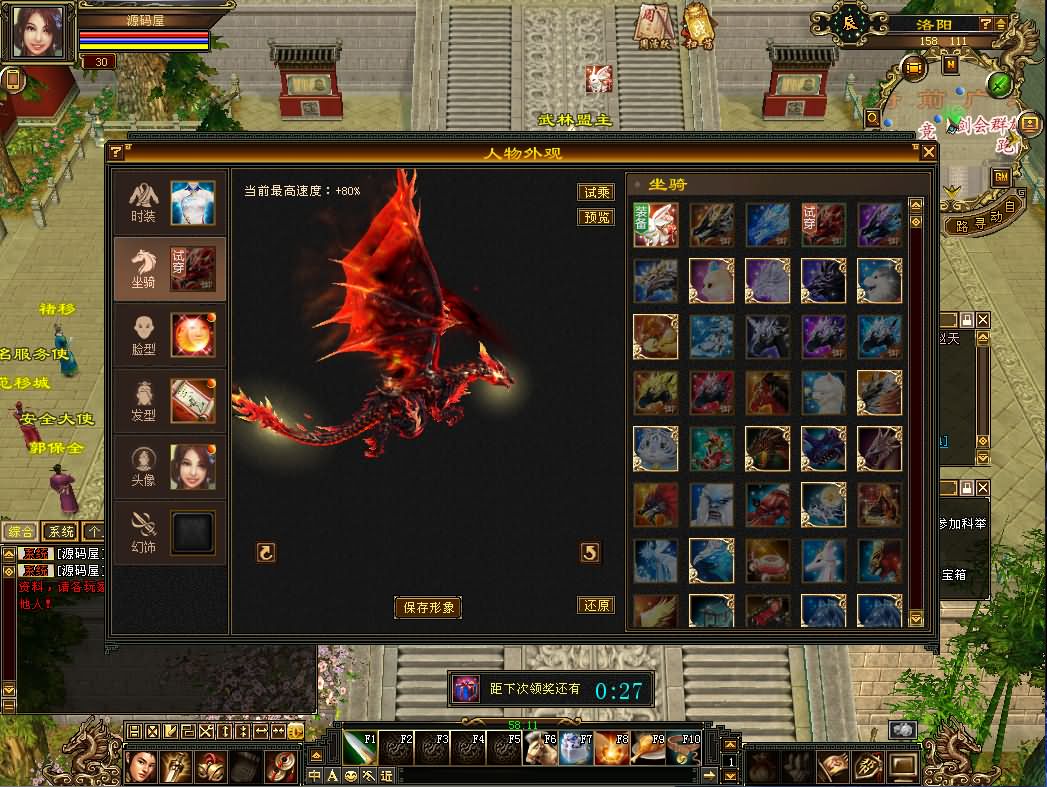Click the gift box reward timer icon
Image resolution: width=1047 pixels, height=787 pixels.
click(465, 689)
